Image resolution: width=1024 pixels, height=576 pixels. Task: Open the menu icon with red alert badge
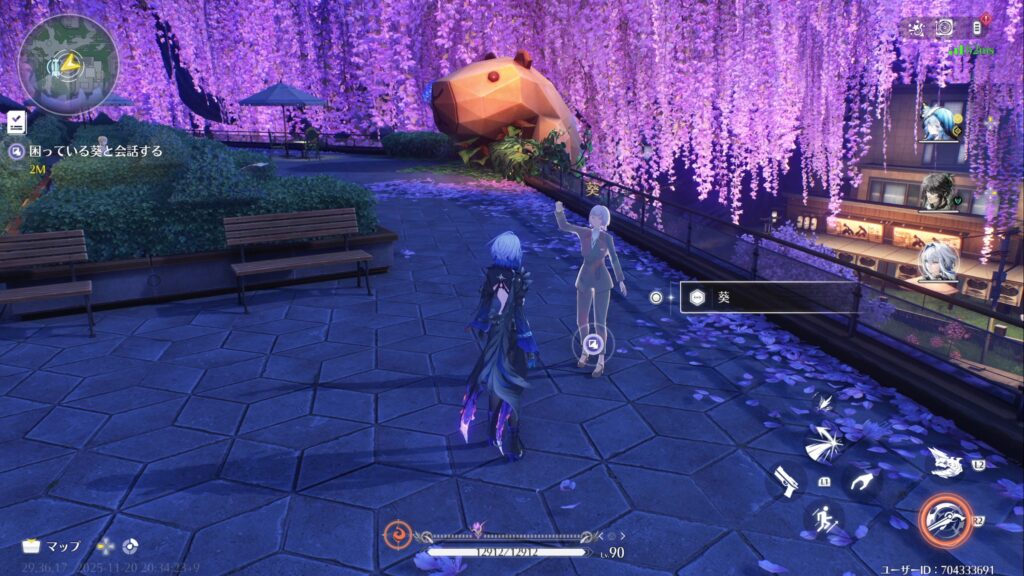pos(977,28)
